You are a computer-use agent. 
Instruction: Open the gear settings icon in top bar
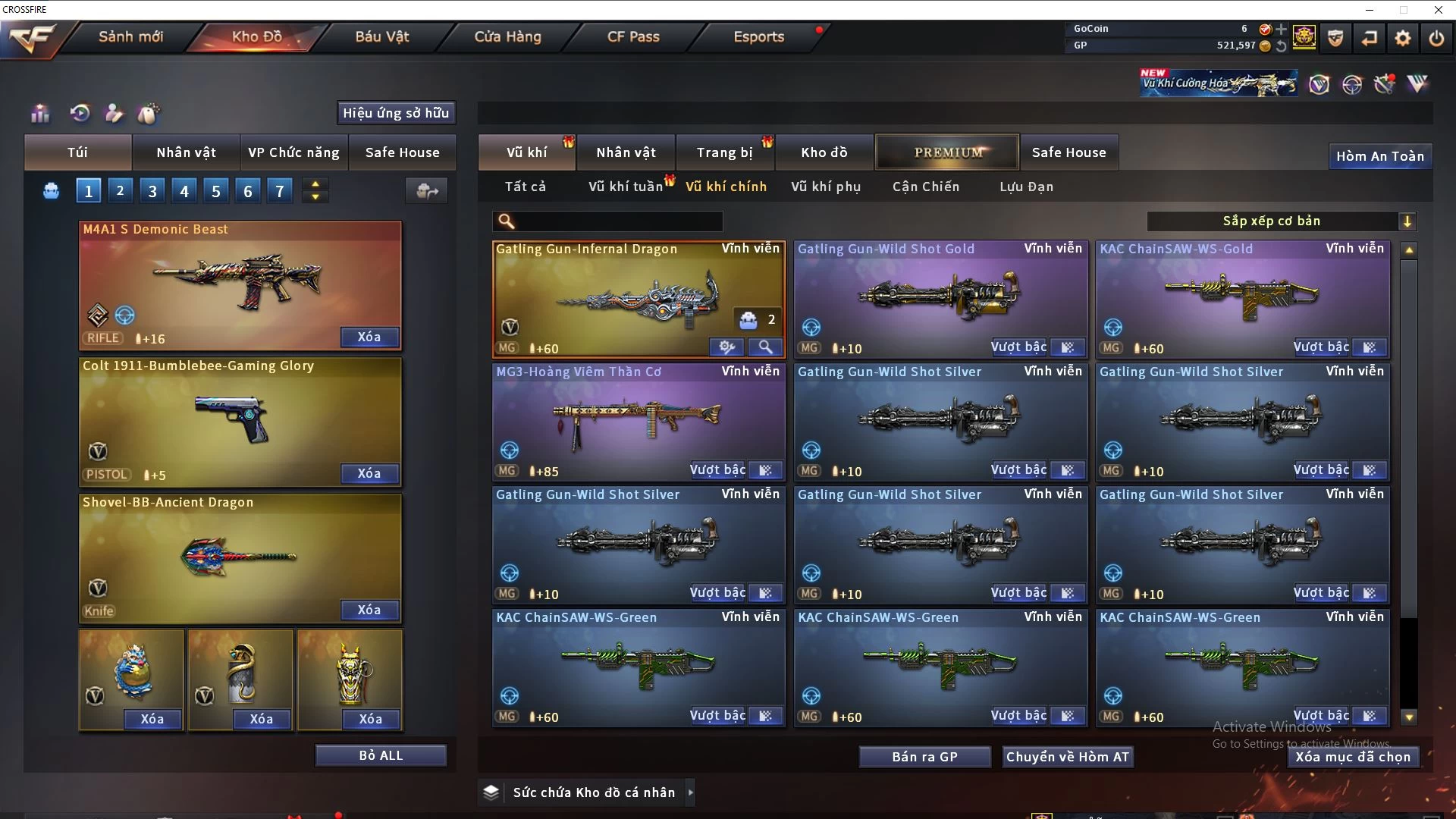[1403, 38]
